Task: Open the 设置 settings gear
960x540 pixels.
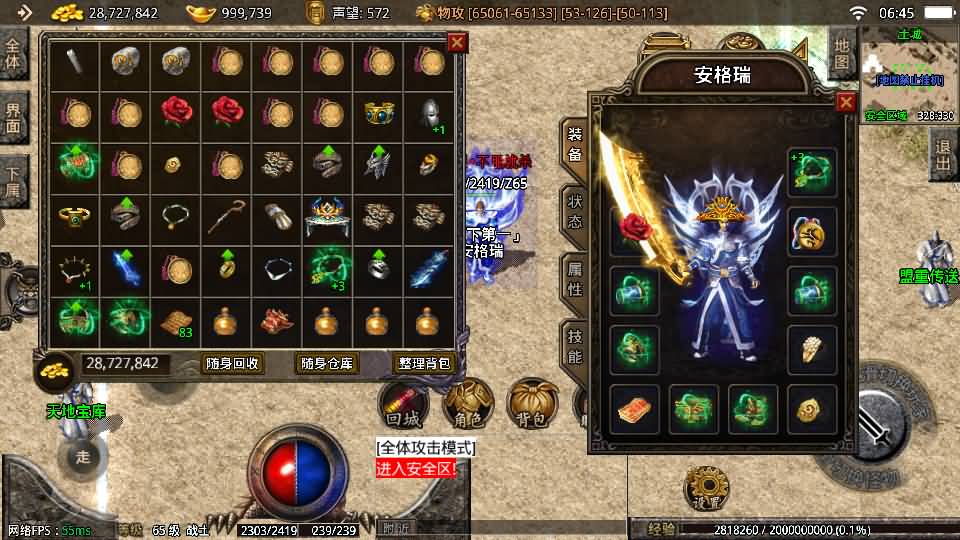Action: point(705,491)
